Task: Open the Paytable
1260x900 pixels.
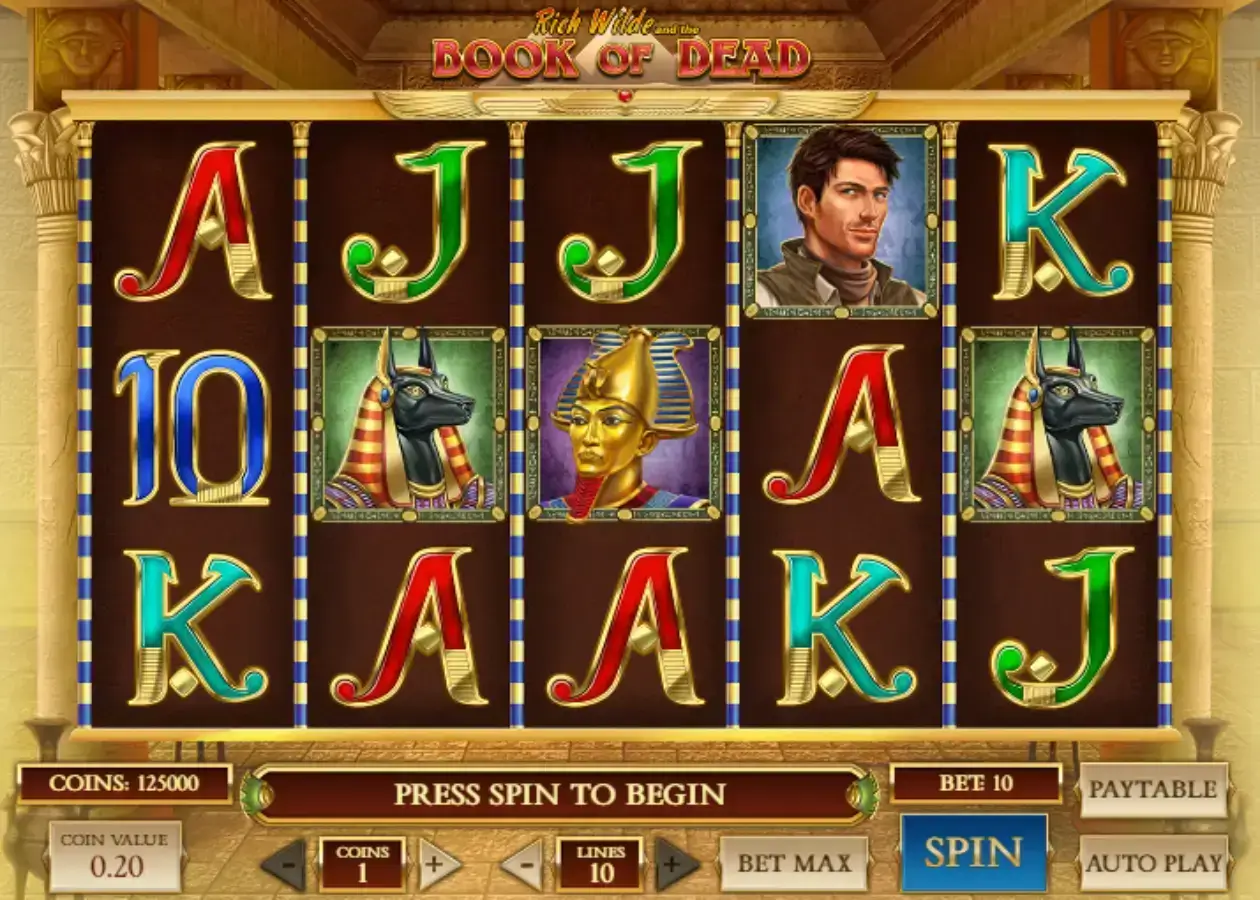Action: coord(1154,789)
